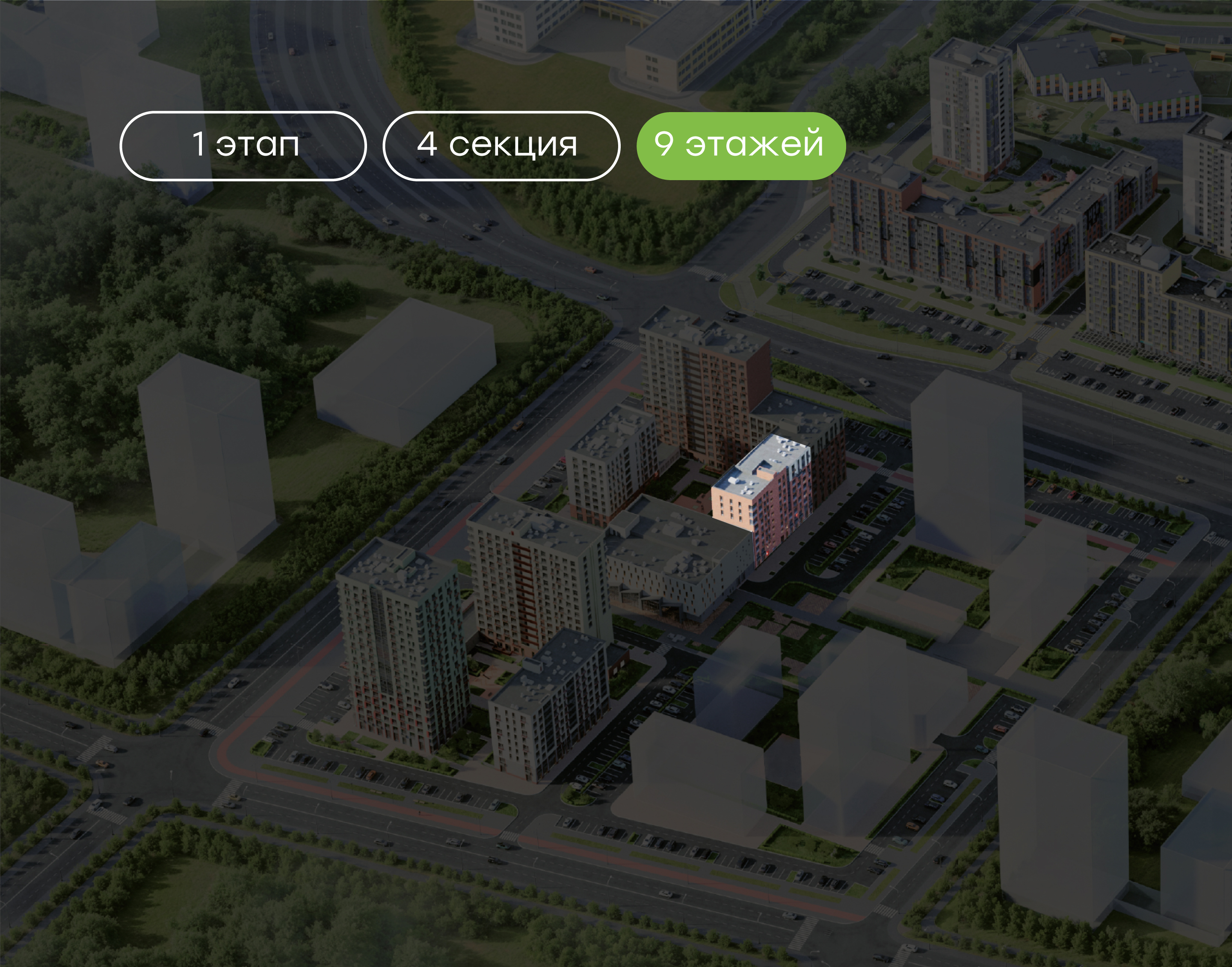Click the green "9 этажей" button
This screenshot has height=967, width=1232.
click(740, 145)
